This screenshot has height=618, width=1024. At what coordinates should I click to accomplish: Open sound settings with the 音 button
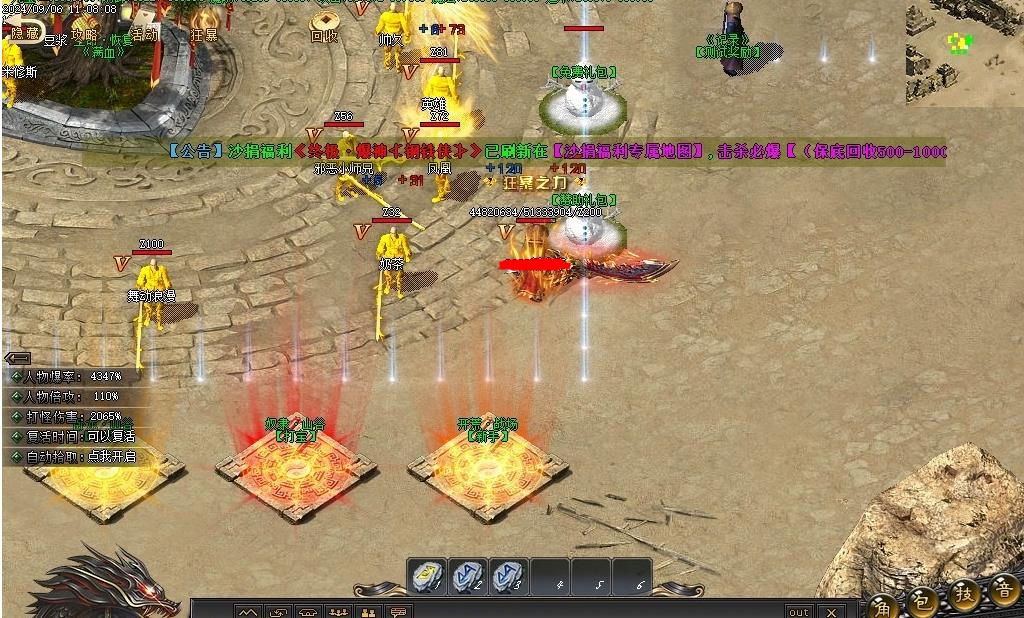(1004, 590)
